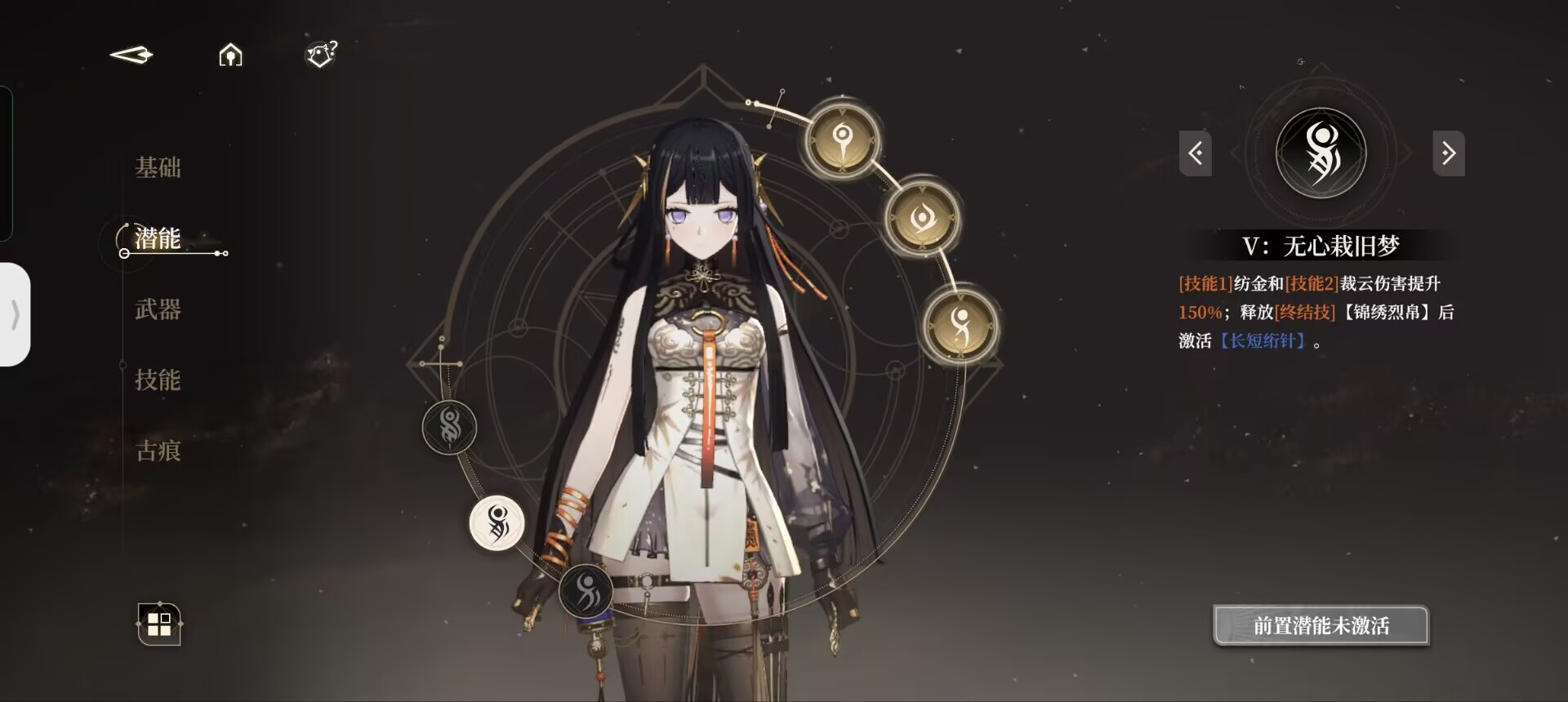Select the topmost gold potential node

click(x=842, y=138)
